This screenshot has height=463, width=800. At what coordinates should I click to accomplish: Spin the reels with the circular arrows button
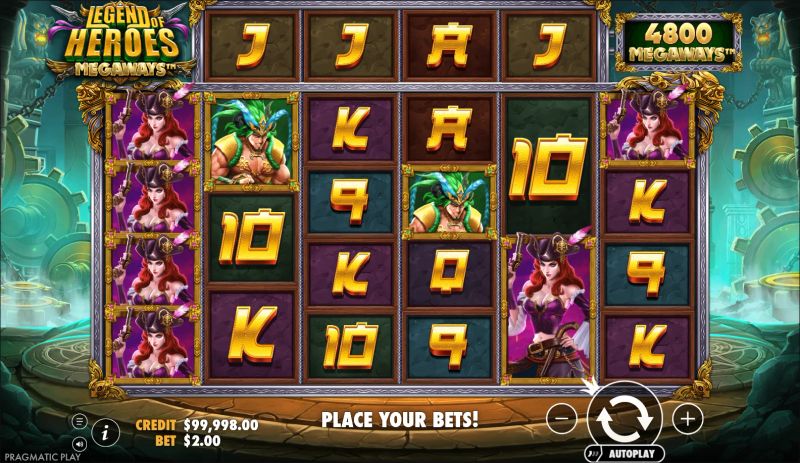pos(625,418)
